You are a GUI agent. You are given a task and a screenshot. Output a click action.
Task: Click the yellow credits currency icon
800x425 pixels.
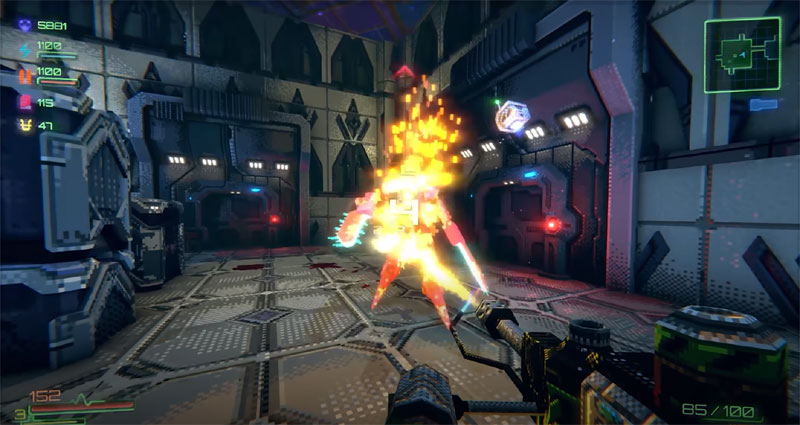22,125
